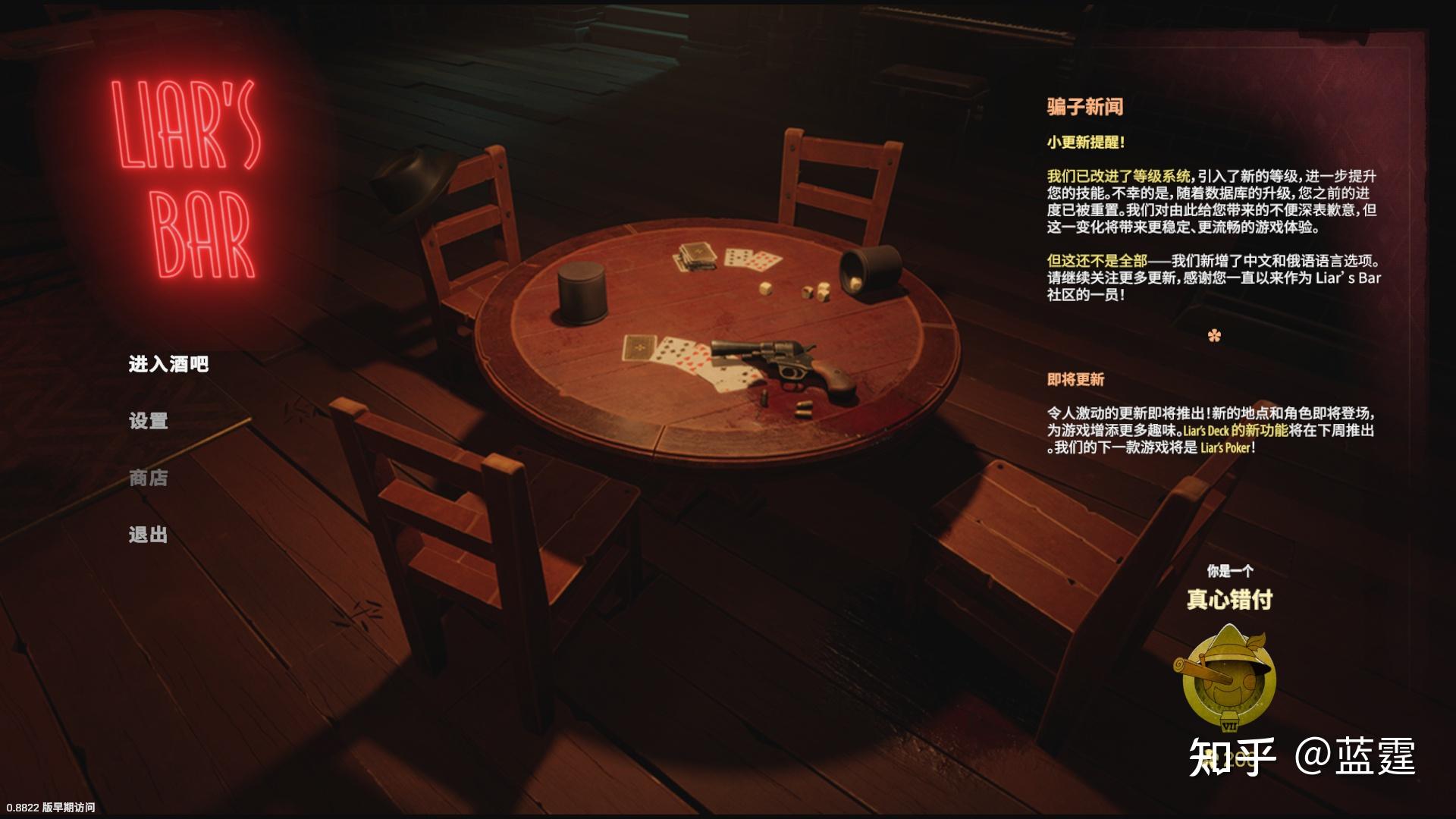The image size is (1456, 819).
Task: Click 进入酒吧 to enter the bar
Action: (168, 364)
